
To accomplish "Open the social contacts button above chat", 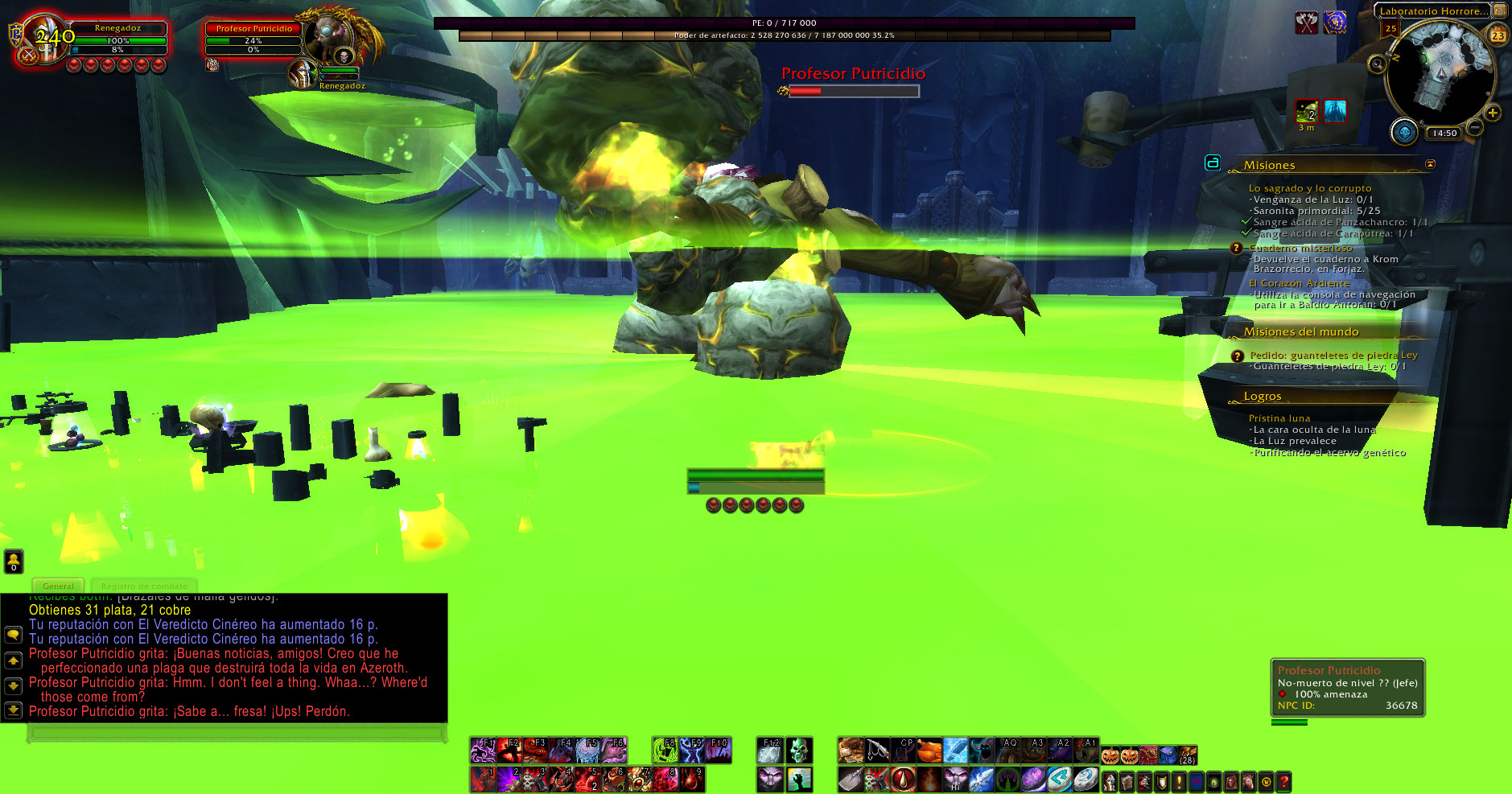I will point(14,561).
